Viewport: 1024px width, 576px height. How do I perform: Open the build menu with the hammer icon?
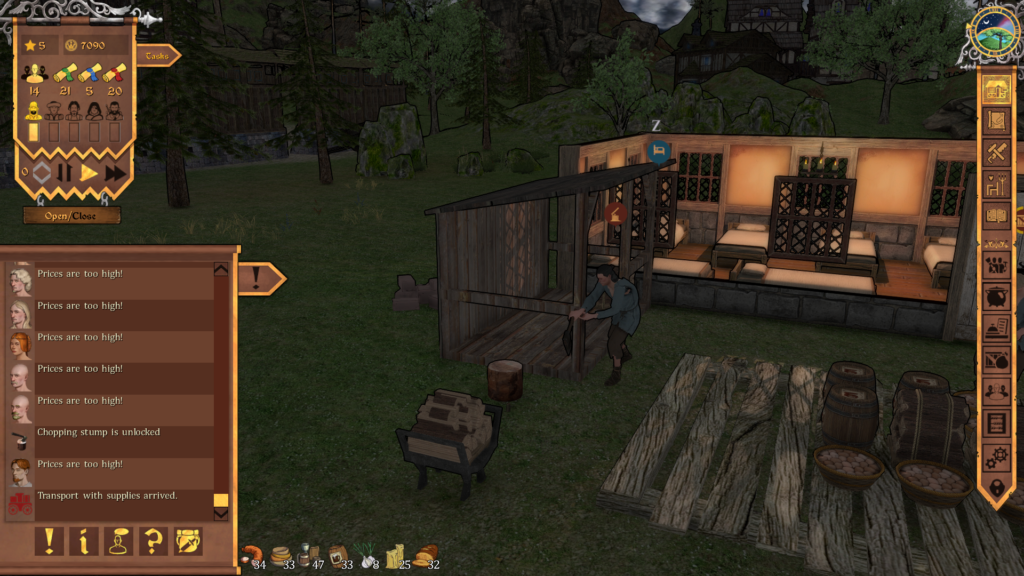coord(996,152)
